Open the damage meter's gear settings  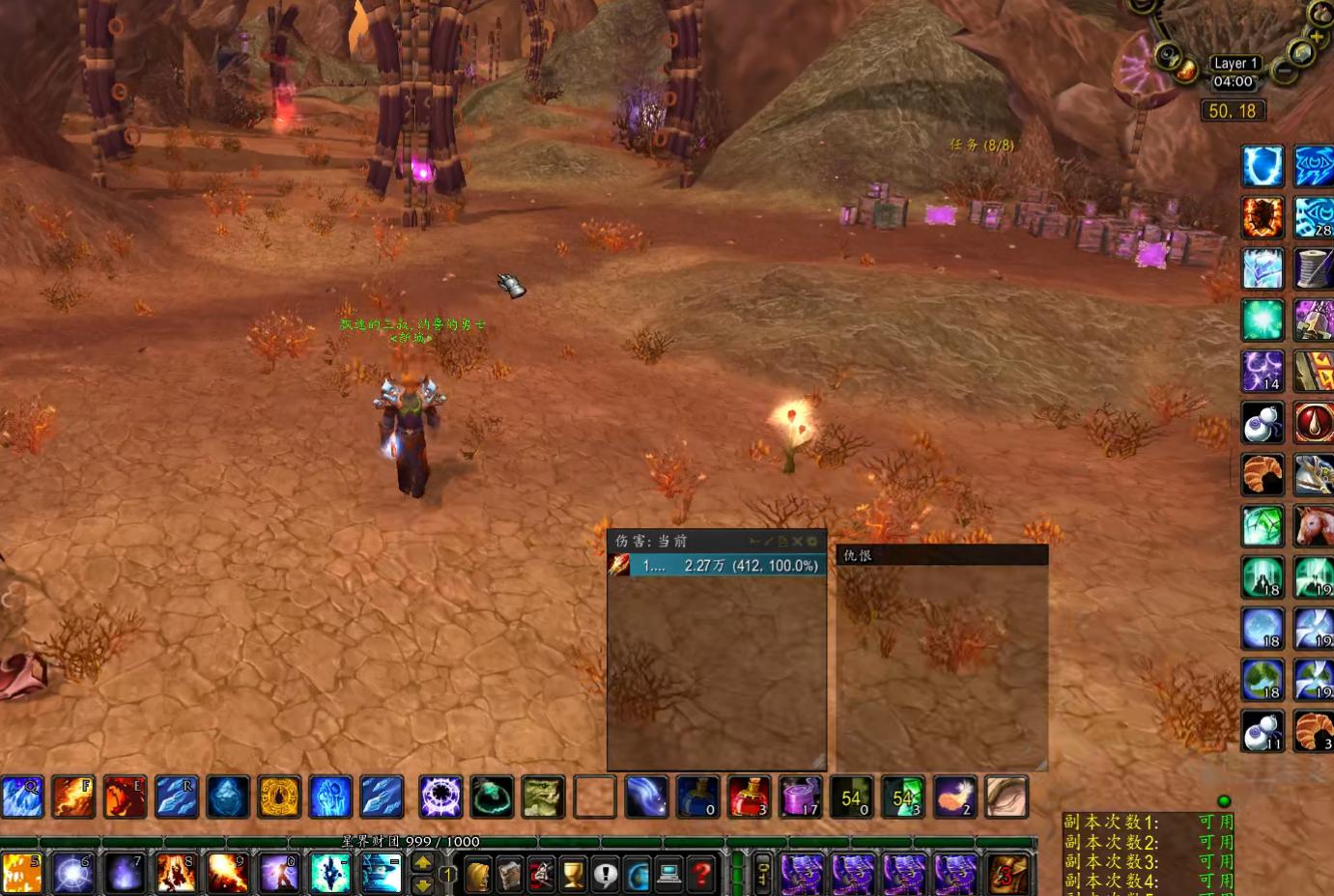pos(812,542)
